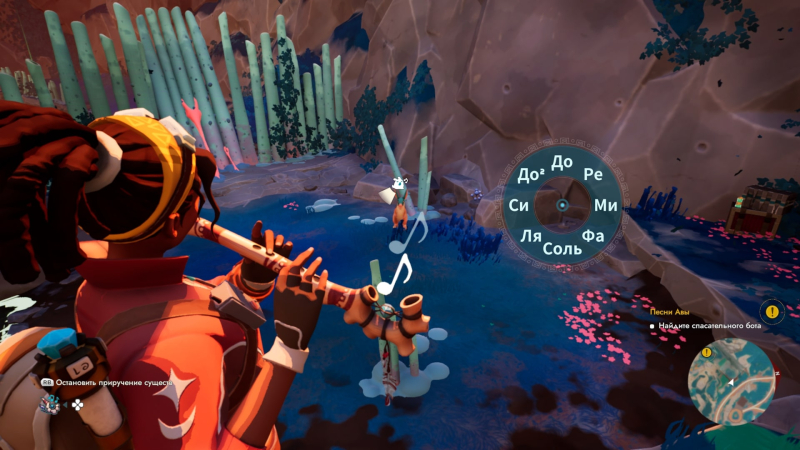Open the Песни Авы quest tracker
Screen dimensions: 800x450
click(x=671, y=311)
